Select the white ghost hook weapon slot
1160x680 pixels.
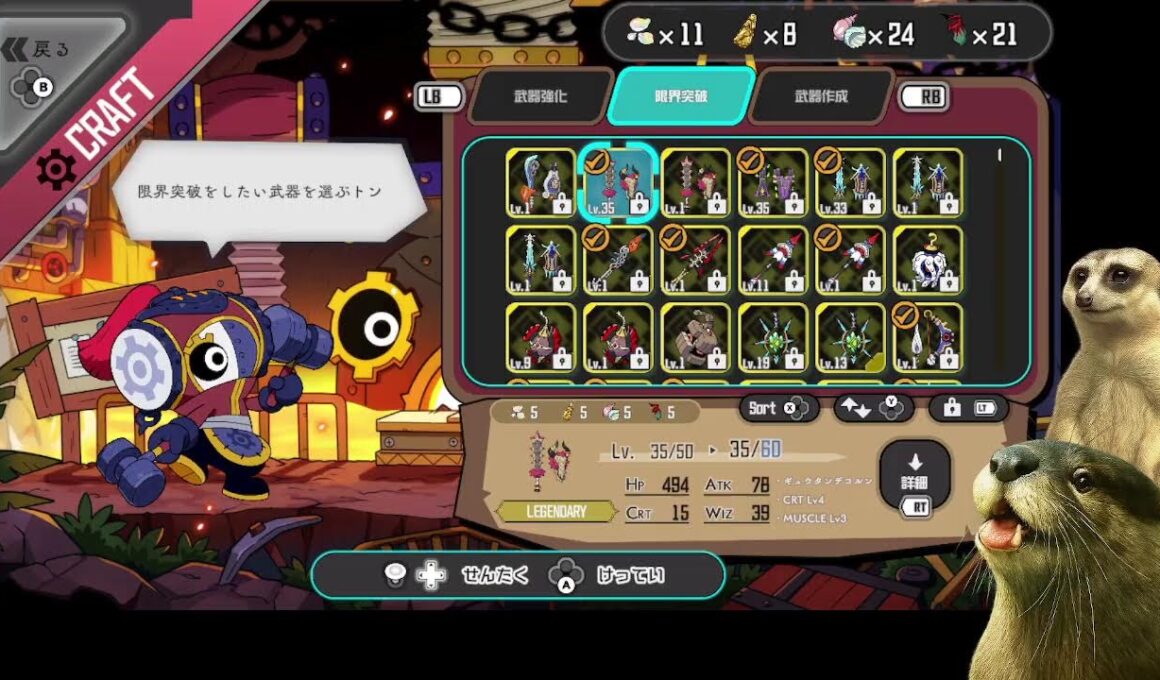(x=928, y=260)
